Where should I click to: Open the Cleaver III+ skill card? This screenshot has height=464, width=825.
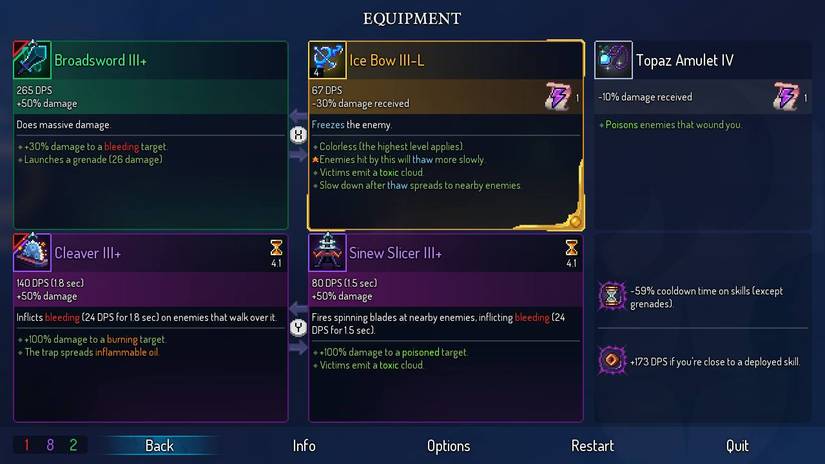150,327
